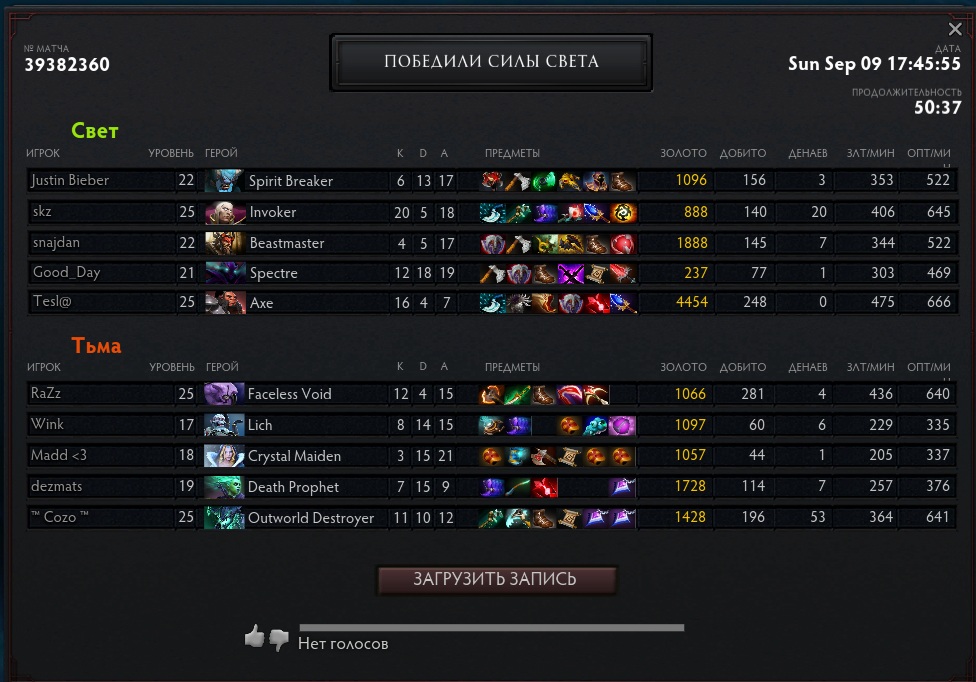Click the ™ Cozo ™ player name

(60, 518)
